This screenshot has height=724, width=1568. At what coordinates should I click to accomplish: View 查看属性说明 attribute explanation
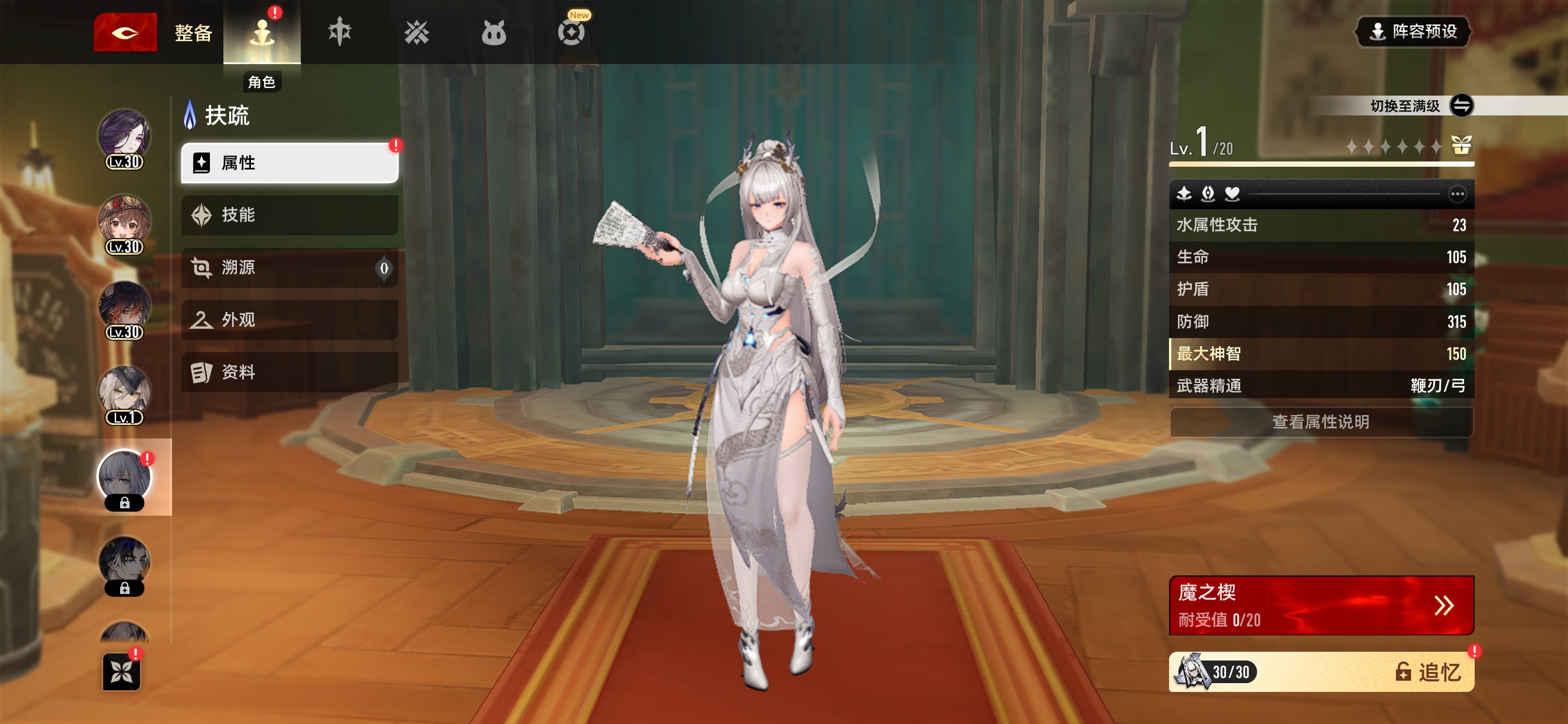1321,422
